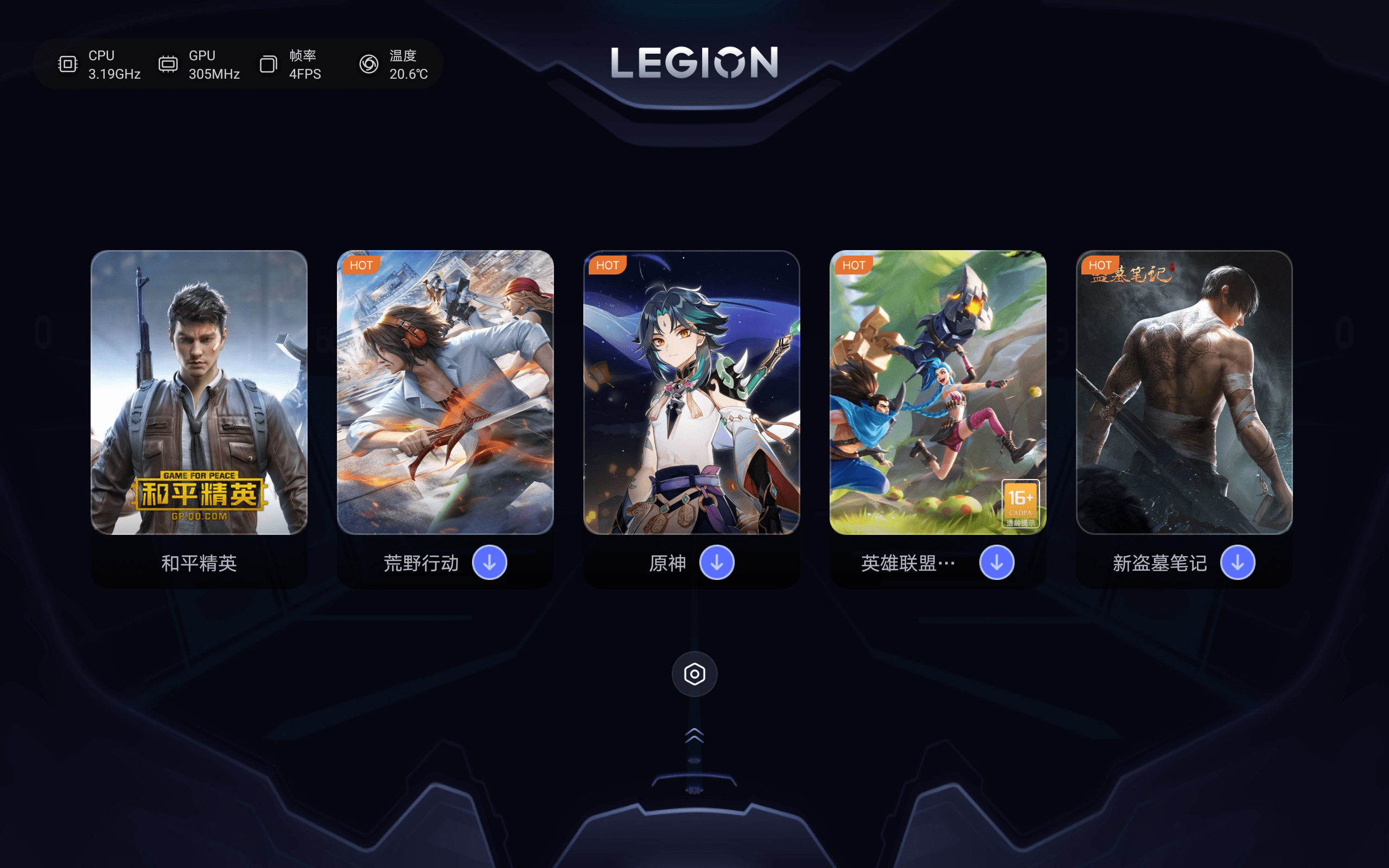Open the 原神 game cover
This screenshot has width=1389, height=868.
pyautogui.click(x=691, y=392)
